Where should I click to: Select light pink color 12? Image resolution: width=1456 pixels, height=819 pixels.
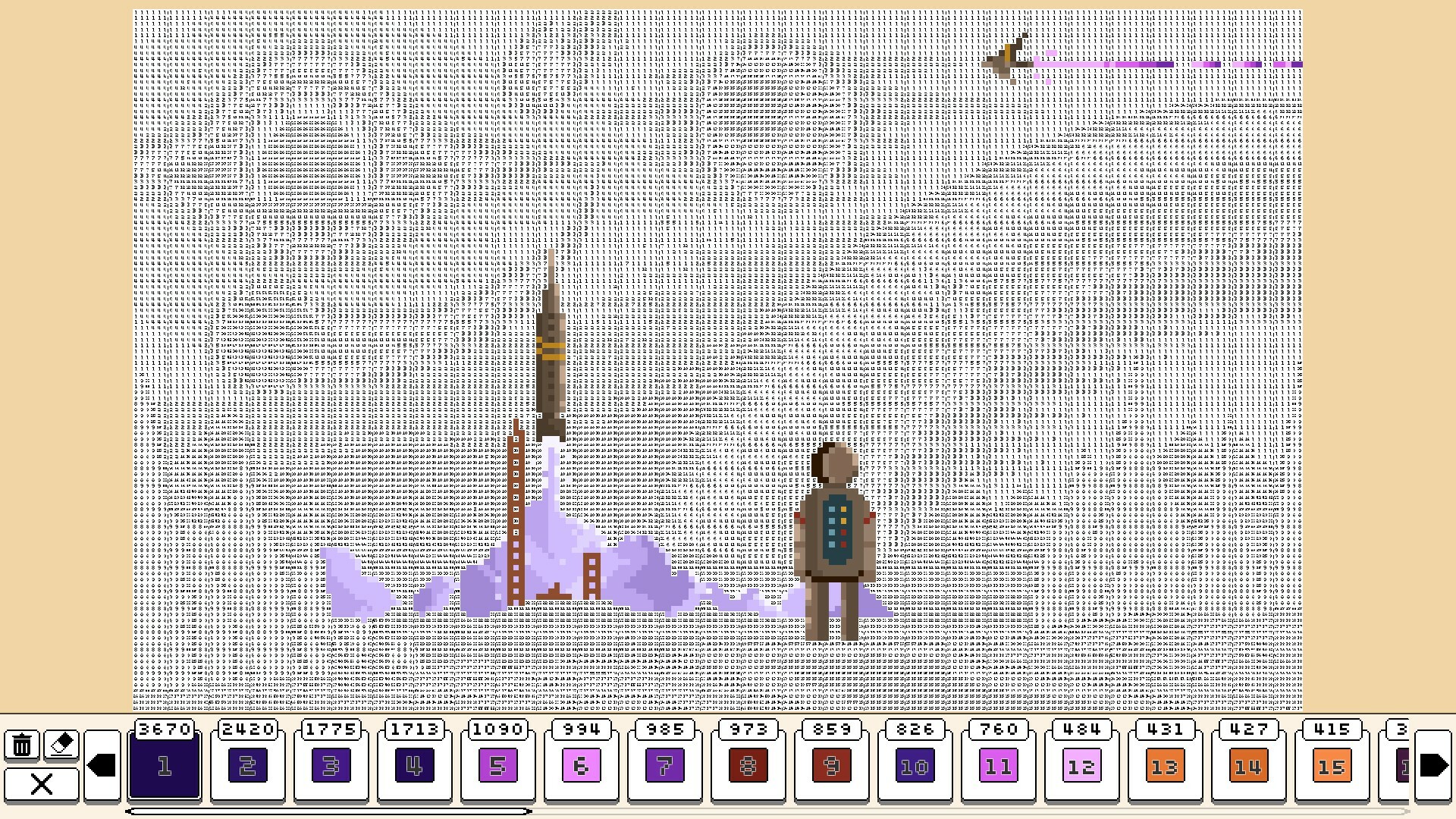coord(1081,764)
